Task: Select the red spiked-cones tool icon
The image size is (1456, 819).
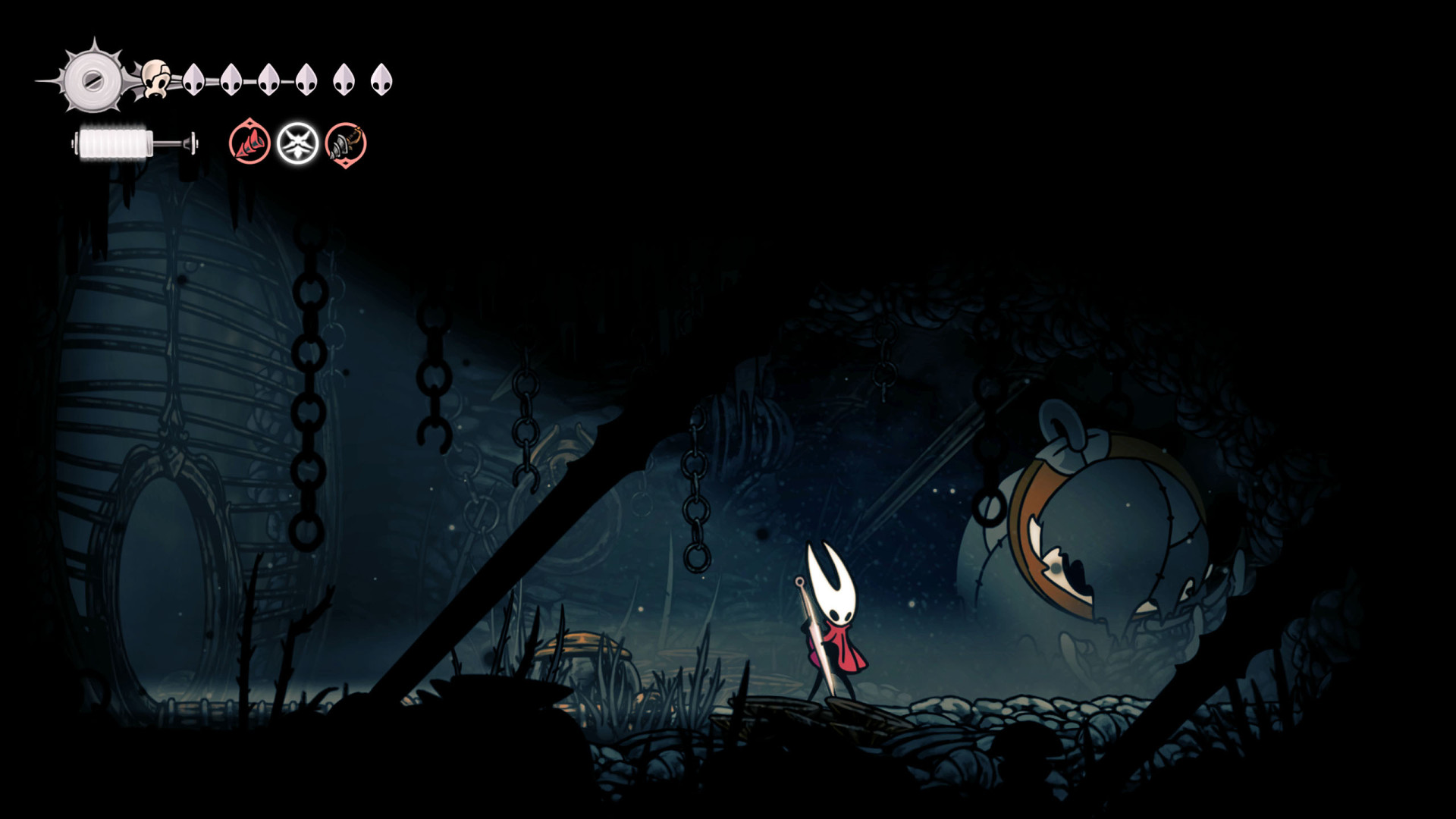Action: coord(249,143)
